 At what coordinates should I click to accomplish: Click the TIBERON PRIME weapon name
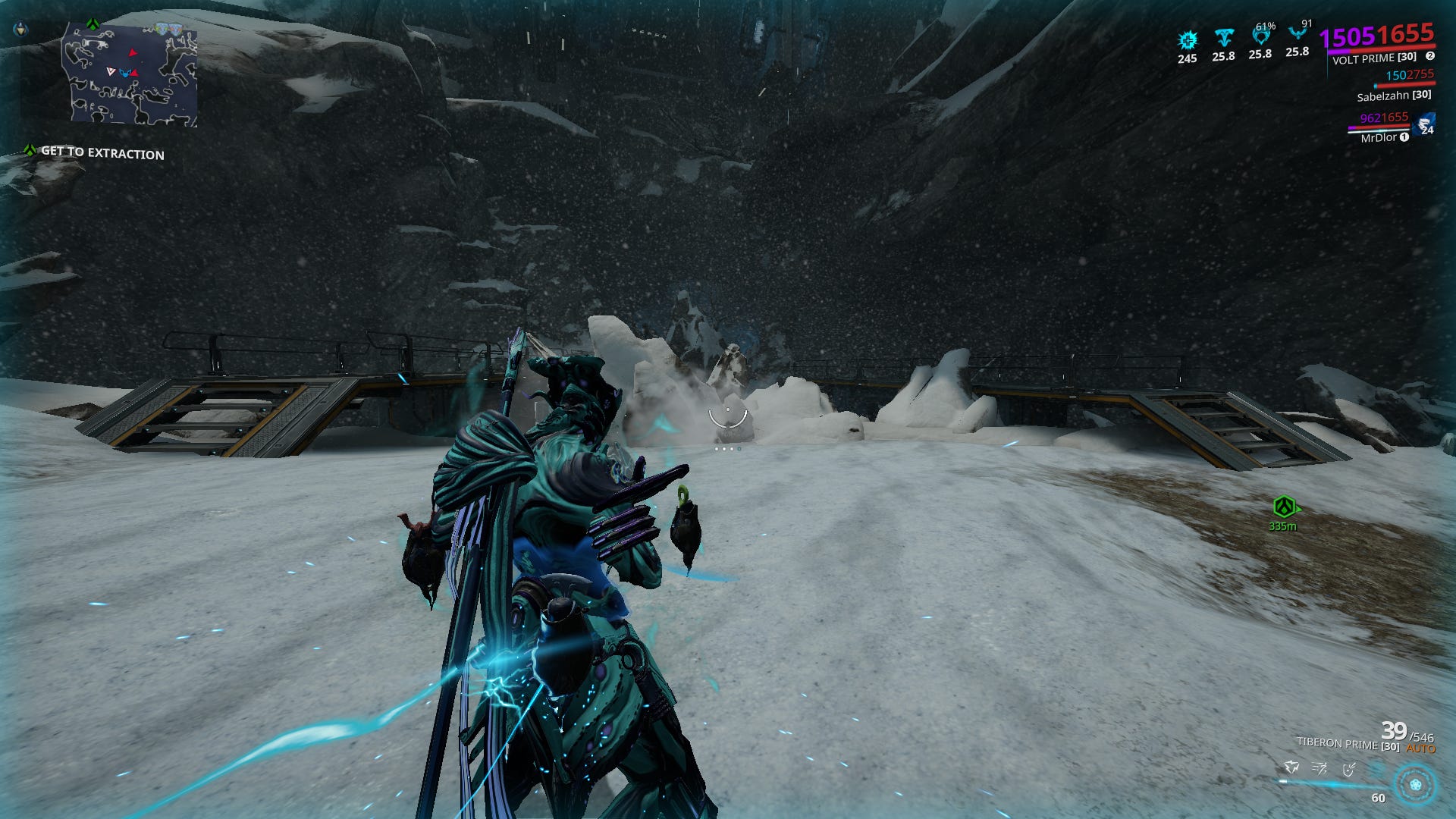pyautogui.click(x=1338, y=745)
